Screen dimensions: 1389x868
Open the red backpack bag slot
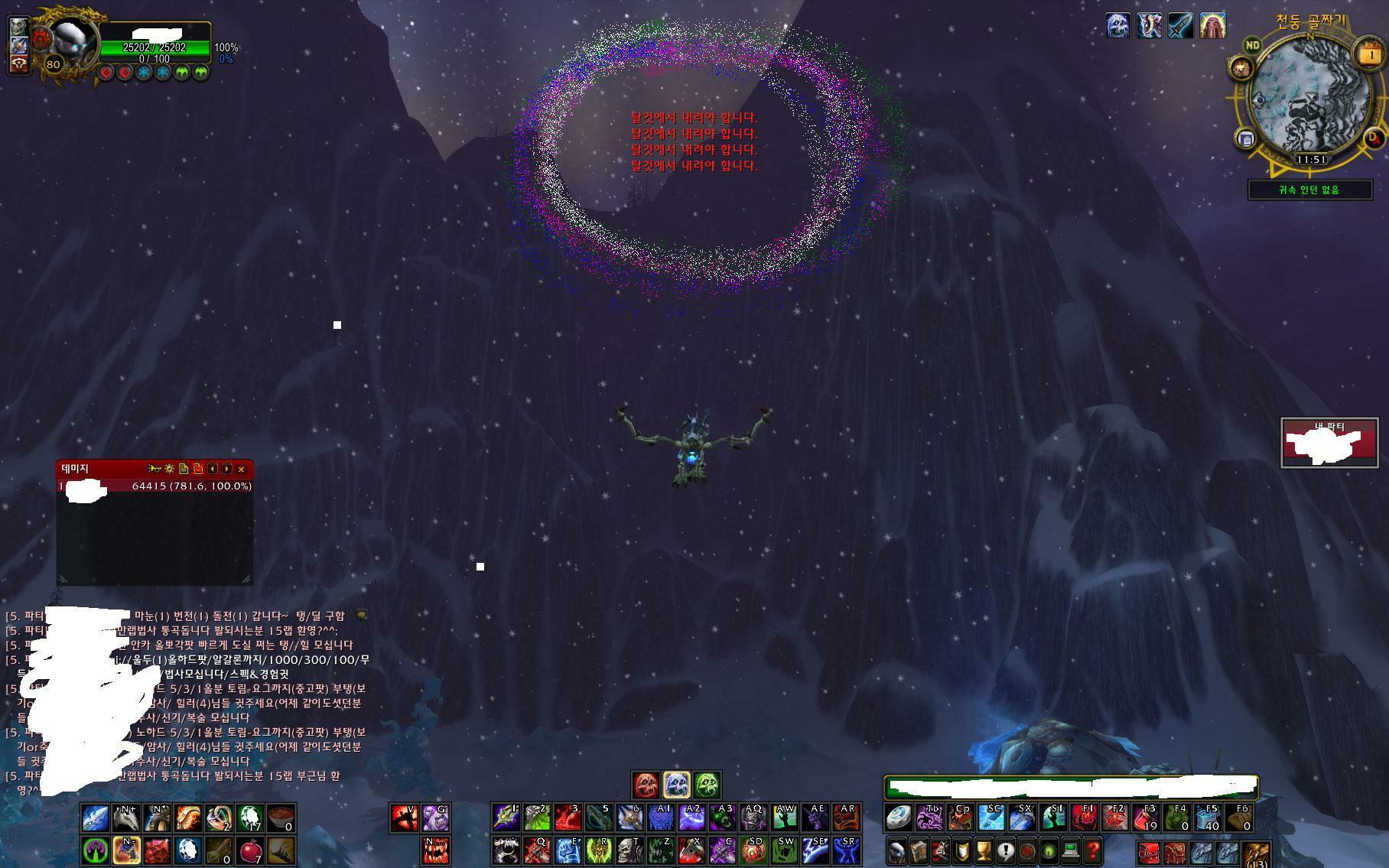[x=1150, y=852]
